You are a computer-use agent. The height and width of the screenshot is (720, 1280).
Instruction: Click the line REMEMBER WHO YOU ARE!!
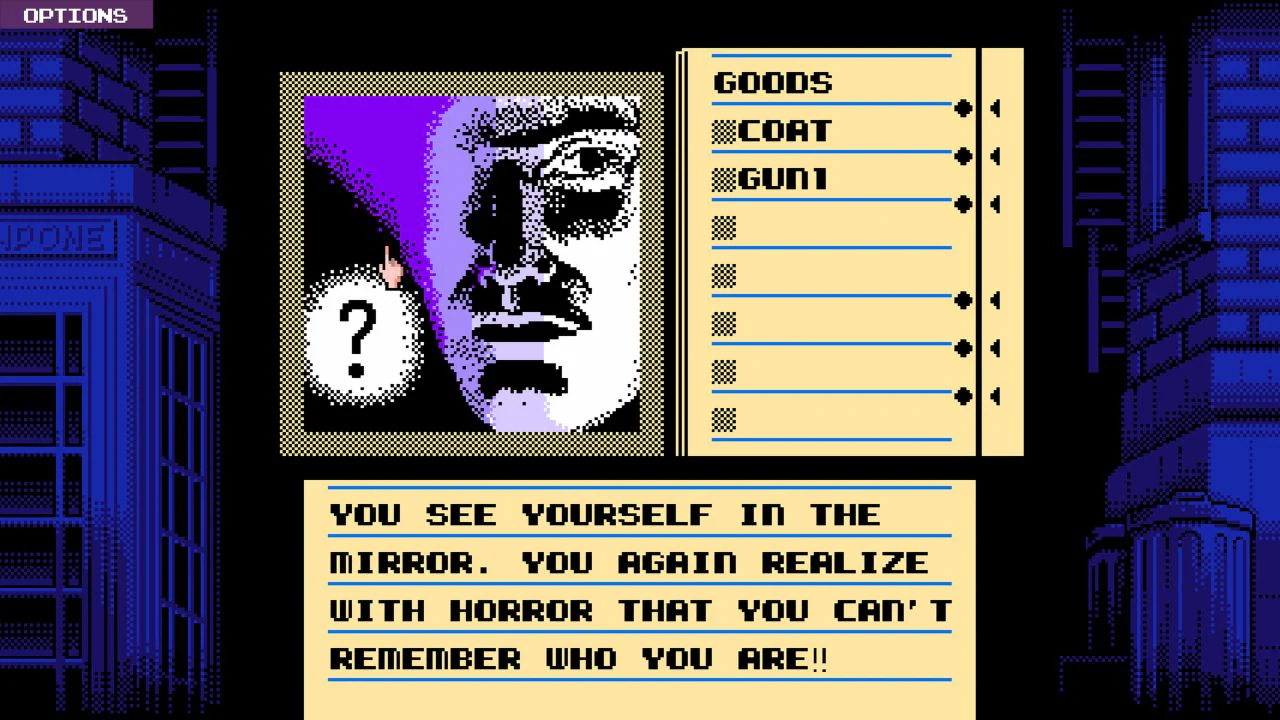580,658
